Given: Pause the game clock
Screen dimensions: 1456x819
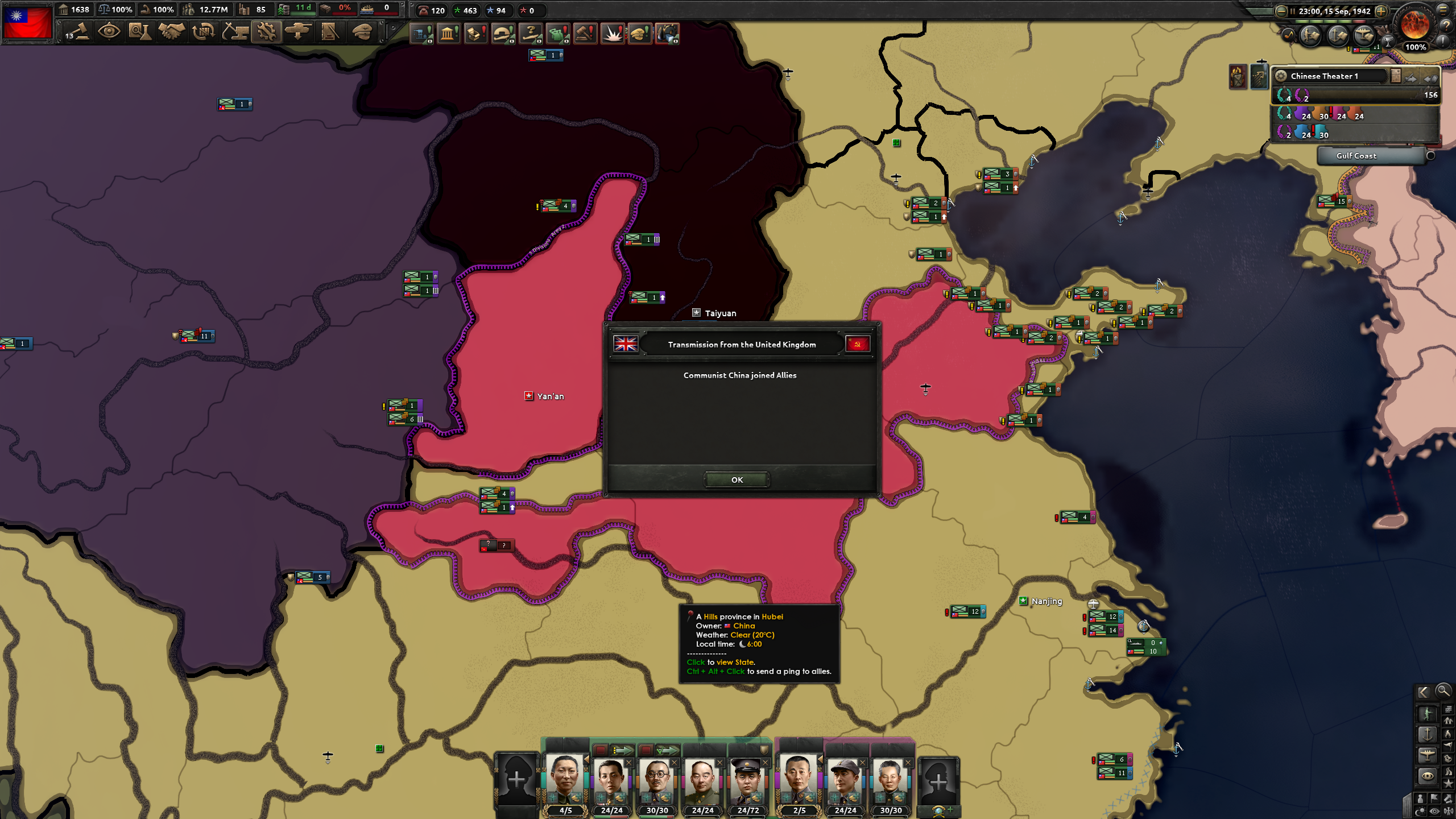Looking at the screenshot, I should [1292, 12].
